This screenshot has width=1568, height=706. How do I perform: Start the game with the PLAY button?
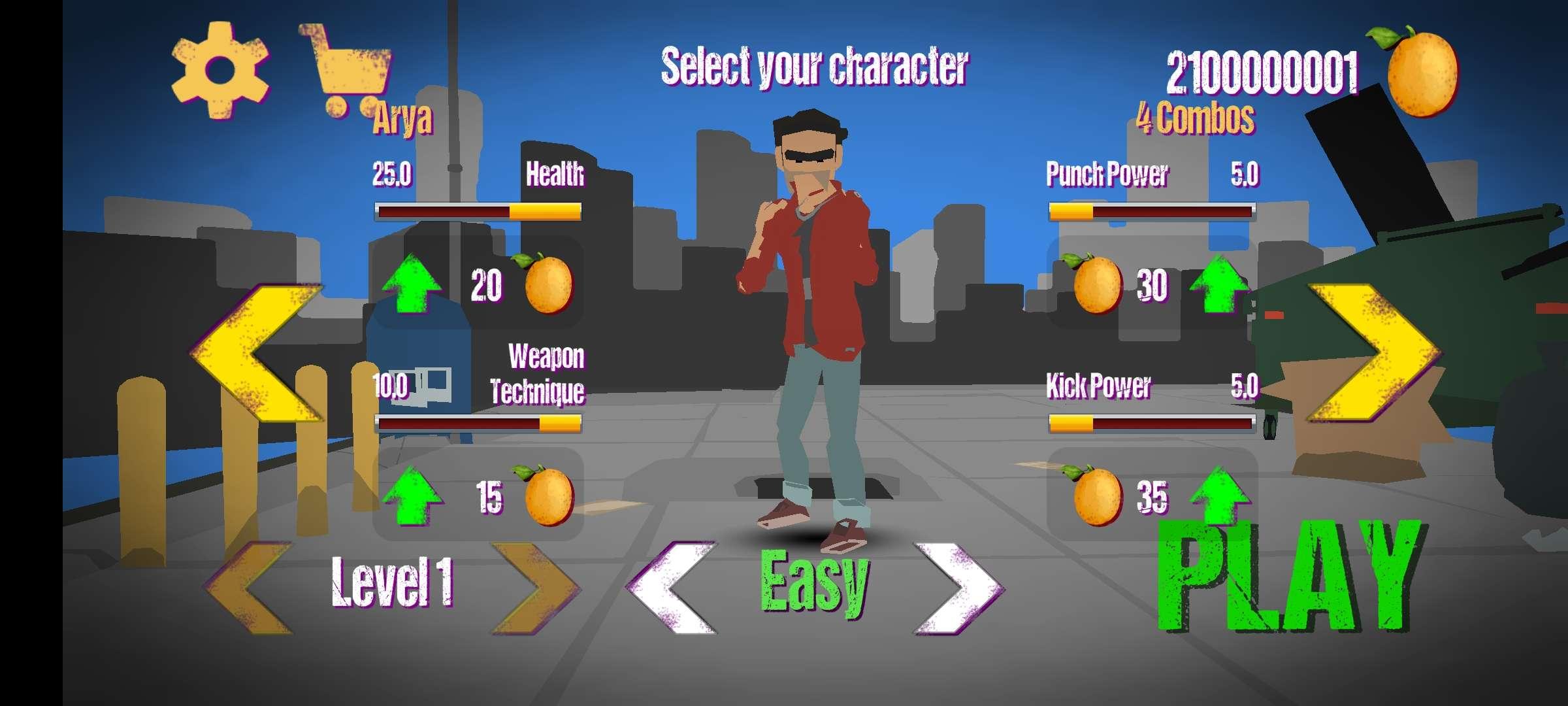(x=1290, y=577)
